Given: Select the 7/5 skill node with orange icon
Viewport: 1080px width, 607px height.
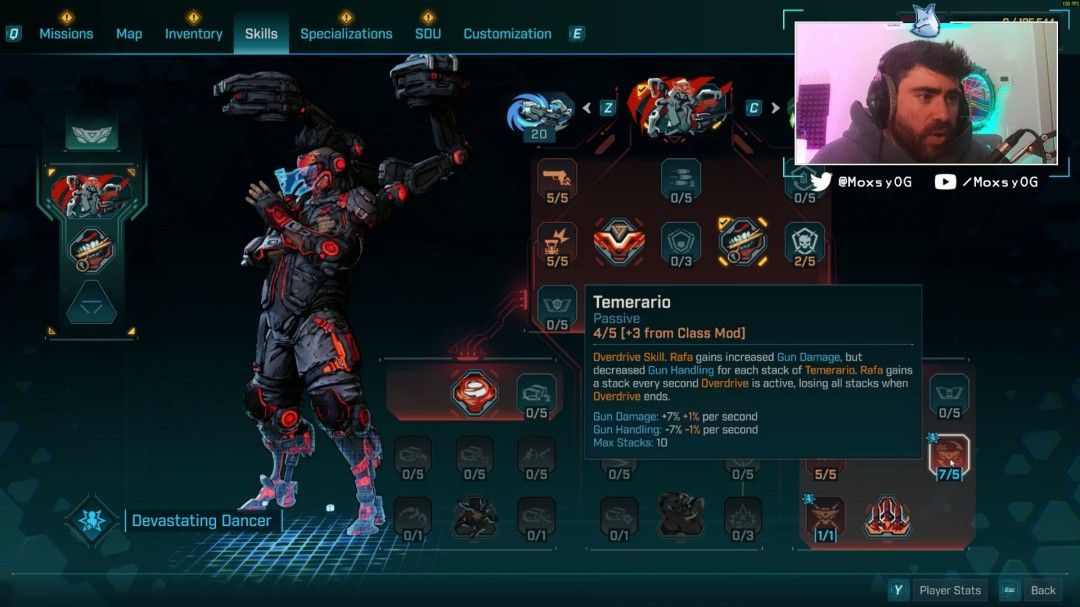Looking at the screenshot, I should pyautogui.click(x=948, y=454).
